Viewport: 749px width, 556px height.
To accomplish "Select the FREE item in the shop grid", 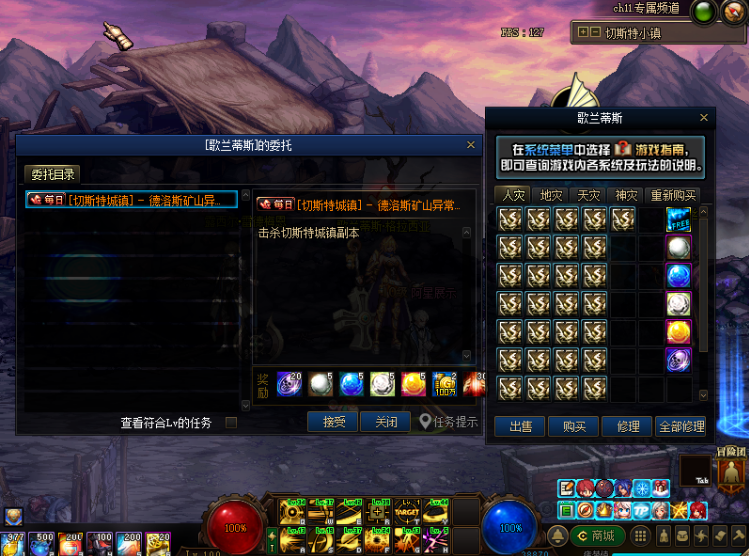I will (x=679, y=219).
